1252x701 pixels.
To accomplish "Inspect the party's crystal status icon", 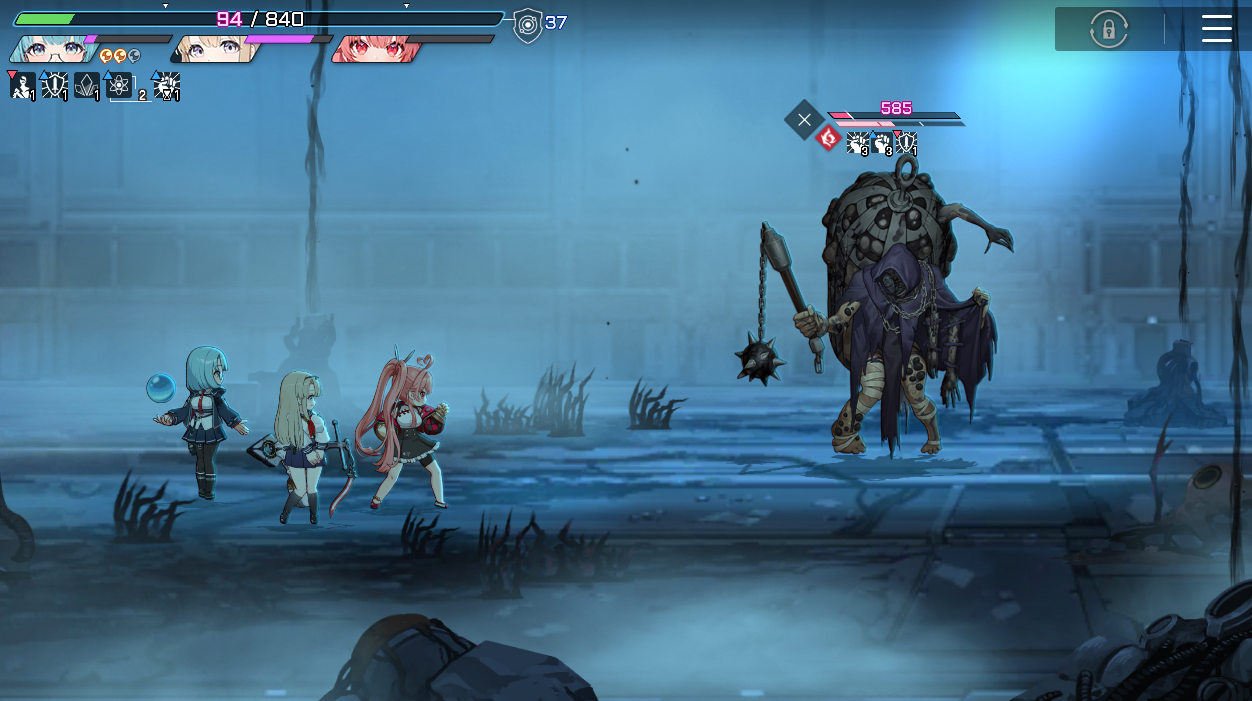I will pos(87,86).
